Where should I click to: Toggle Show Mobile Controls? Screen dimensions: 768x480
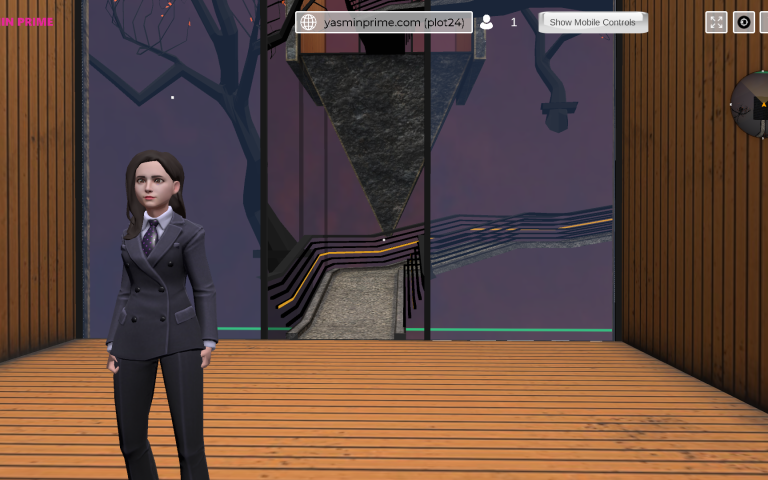[x=593, y=22]
